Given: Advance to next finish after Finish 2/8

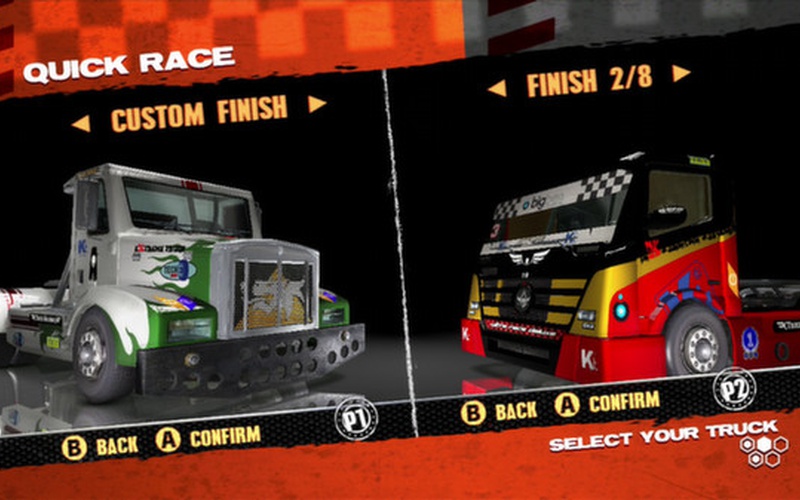Looking at the screenshot, I should 680,73.
